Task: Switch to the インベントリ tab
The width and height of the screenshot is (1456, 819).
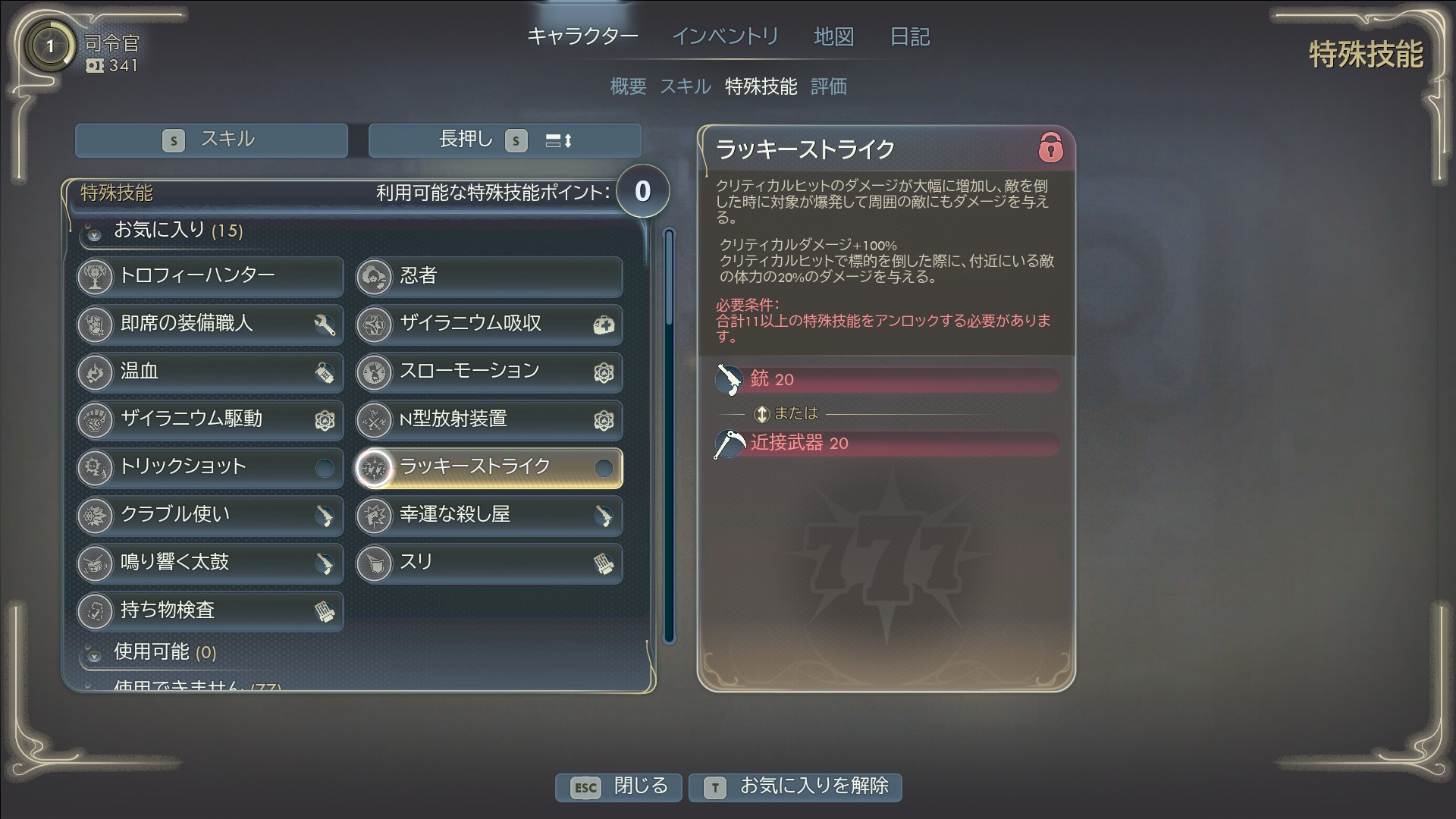Action: (x=725, y=36)
